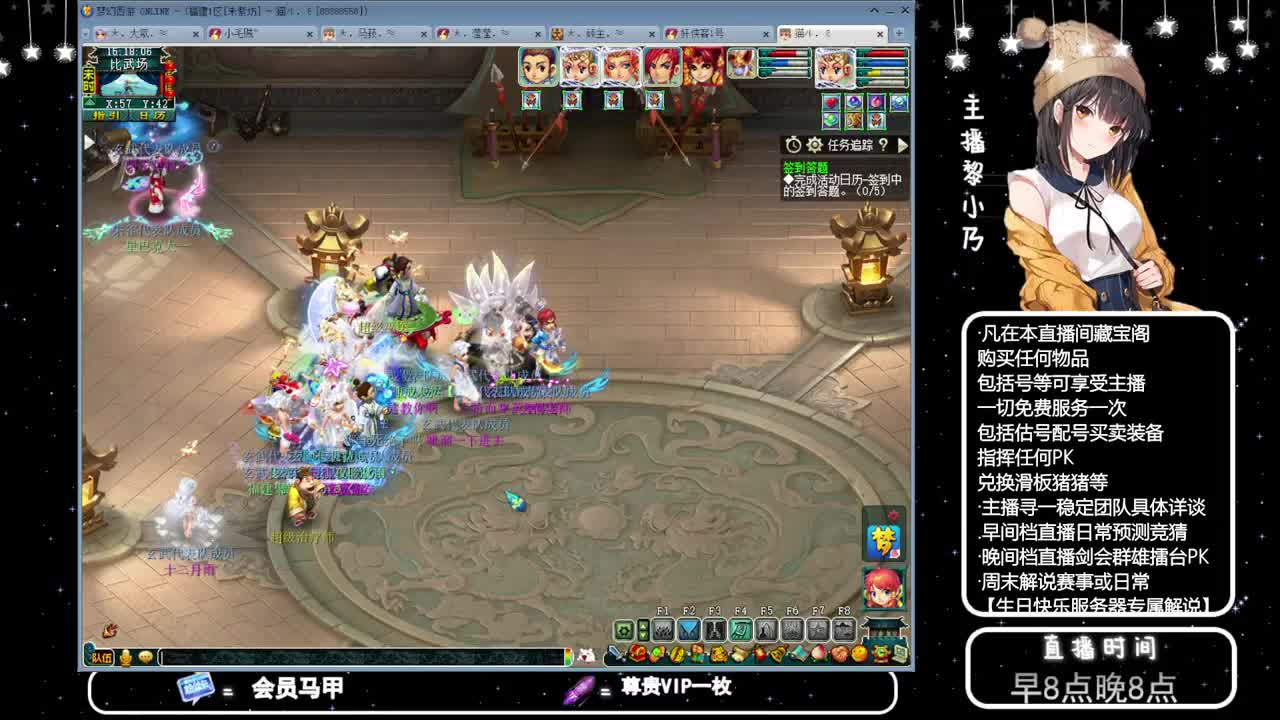This screenshot has height=720, width=1280.
Task: Switch to the 猫小 character tab
Action: coord(810,33)
